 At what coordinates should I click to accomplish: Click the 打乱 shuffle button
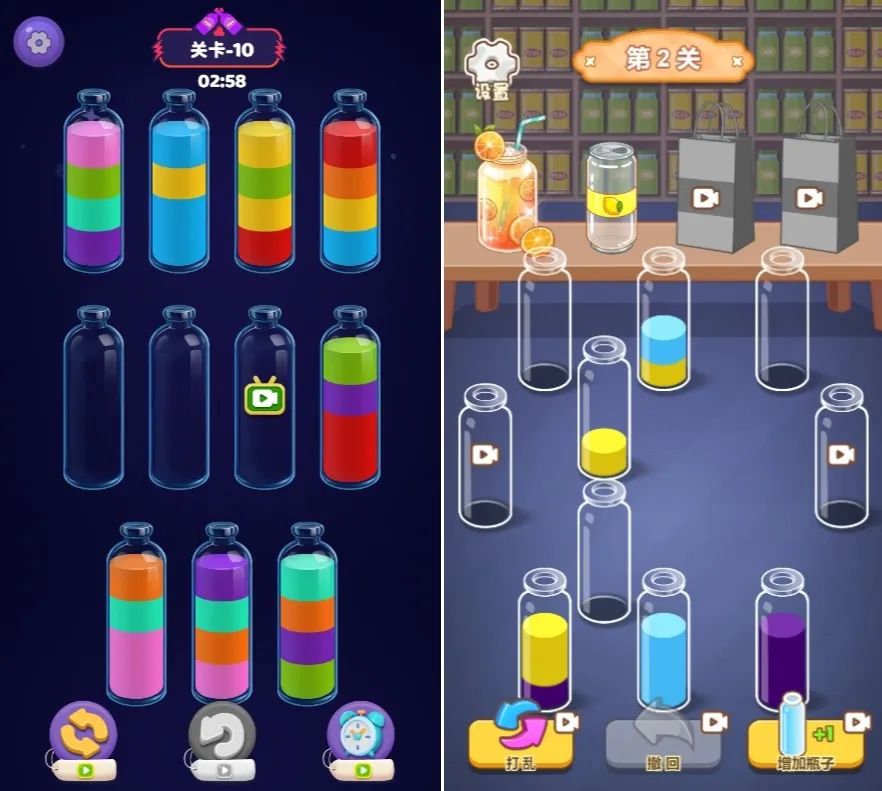[x=521, y=741]
